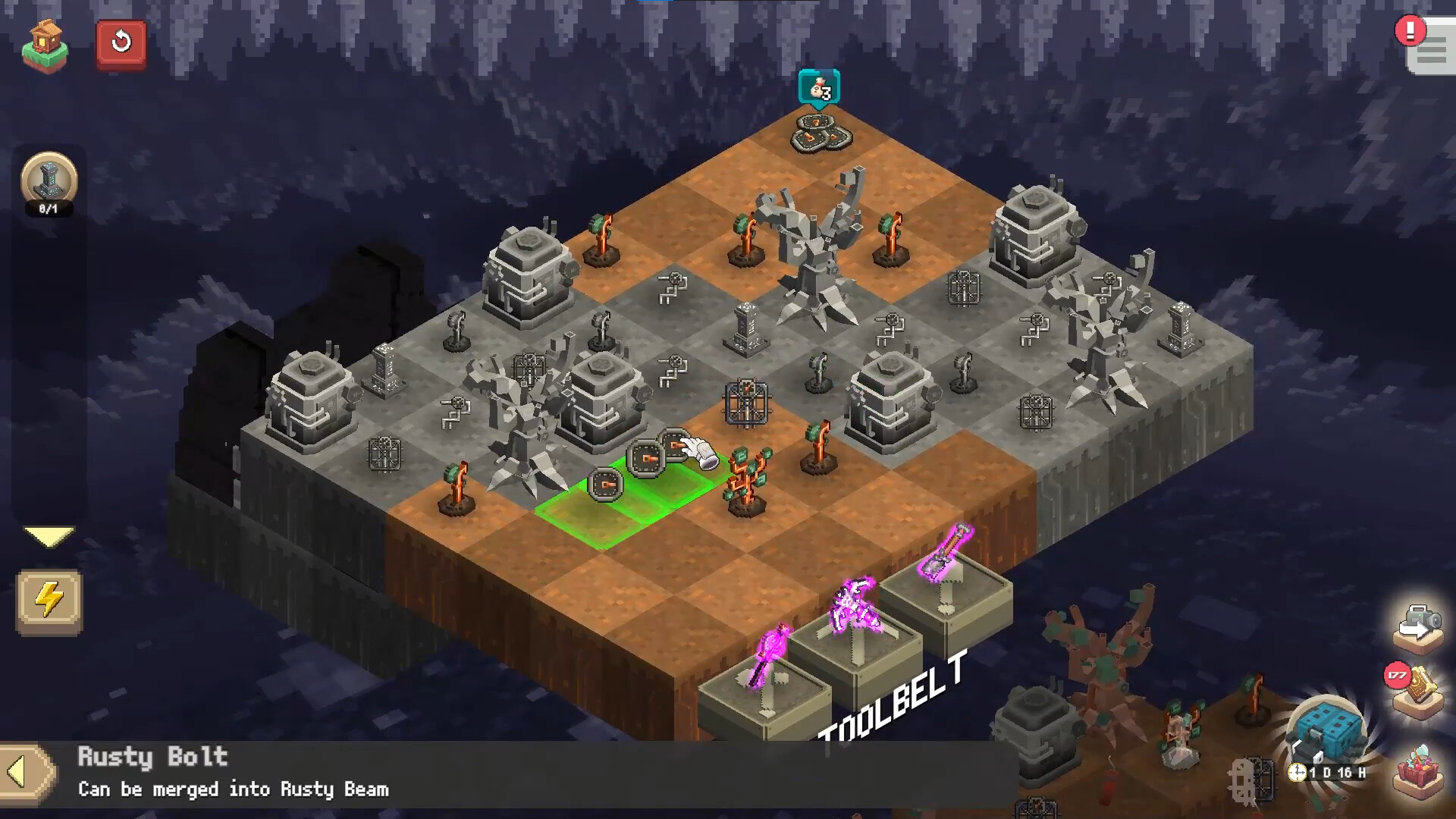Collapse the sidebar with the yellow down arrow
Image resolution: width=1456 pixels, height=819 pixels.
pos(50,536)
